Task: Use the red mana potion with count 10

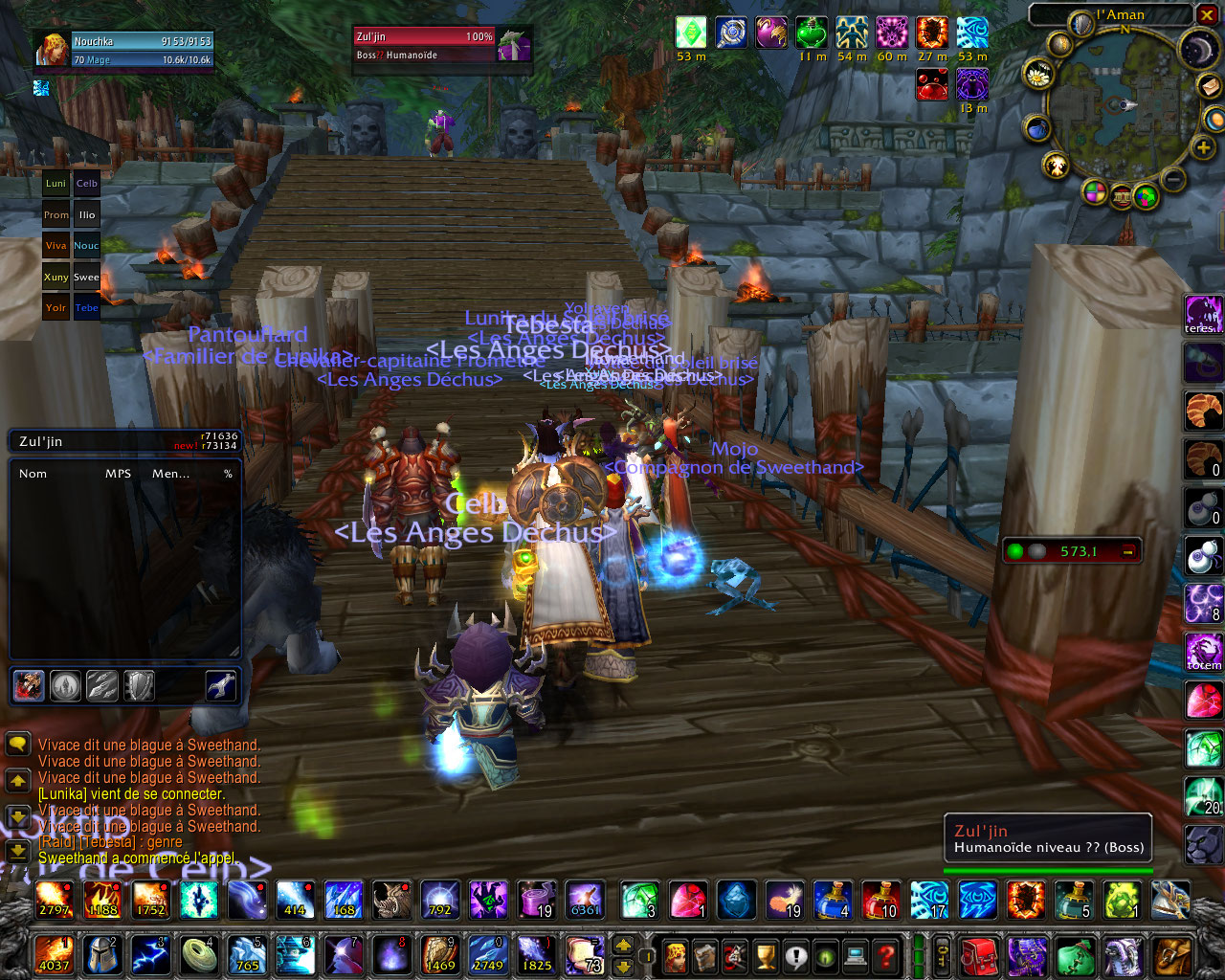Action: [x=882, y=900]
